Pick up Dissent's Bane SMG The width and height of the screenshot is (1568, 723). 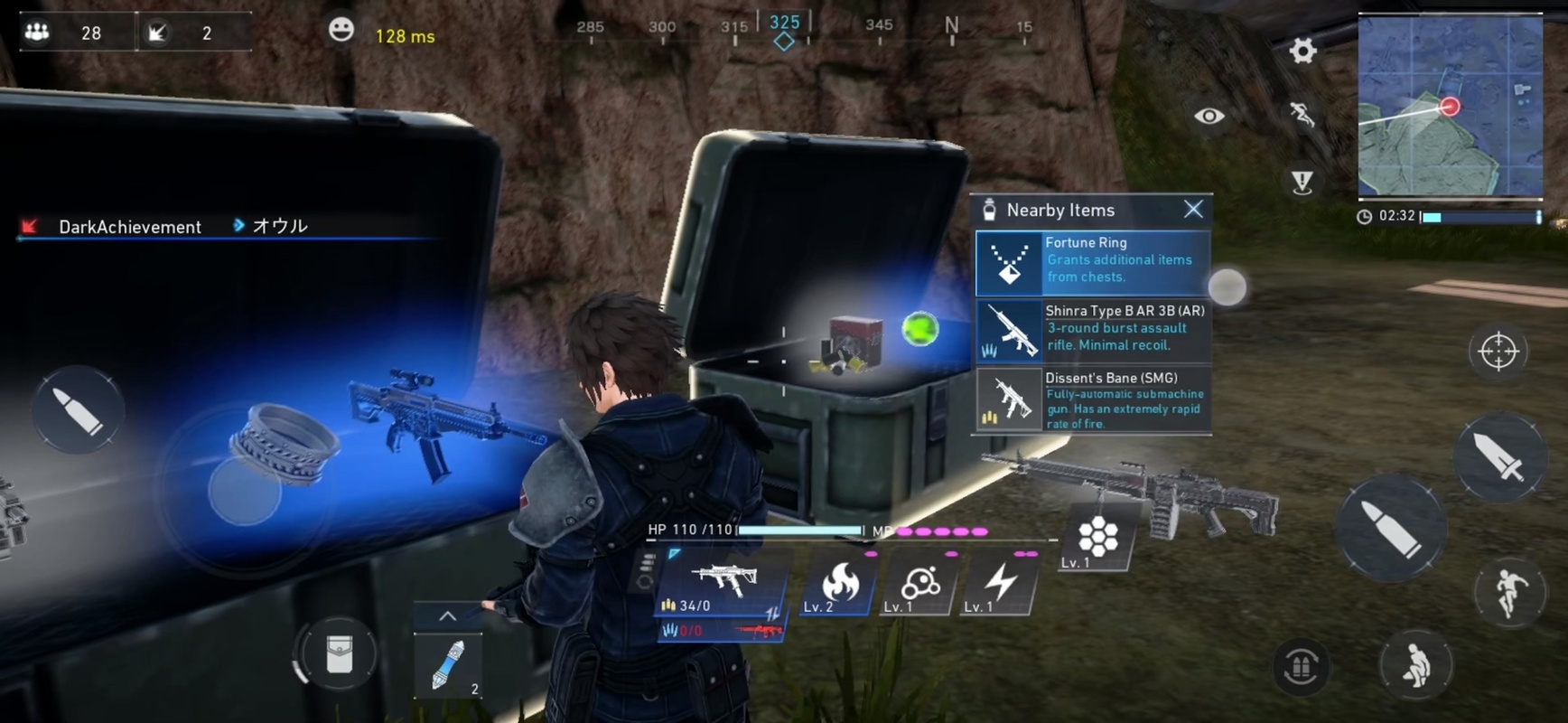pyautogui.click(x=1092, y=399)
